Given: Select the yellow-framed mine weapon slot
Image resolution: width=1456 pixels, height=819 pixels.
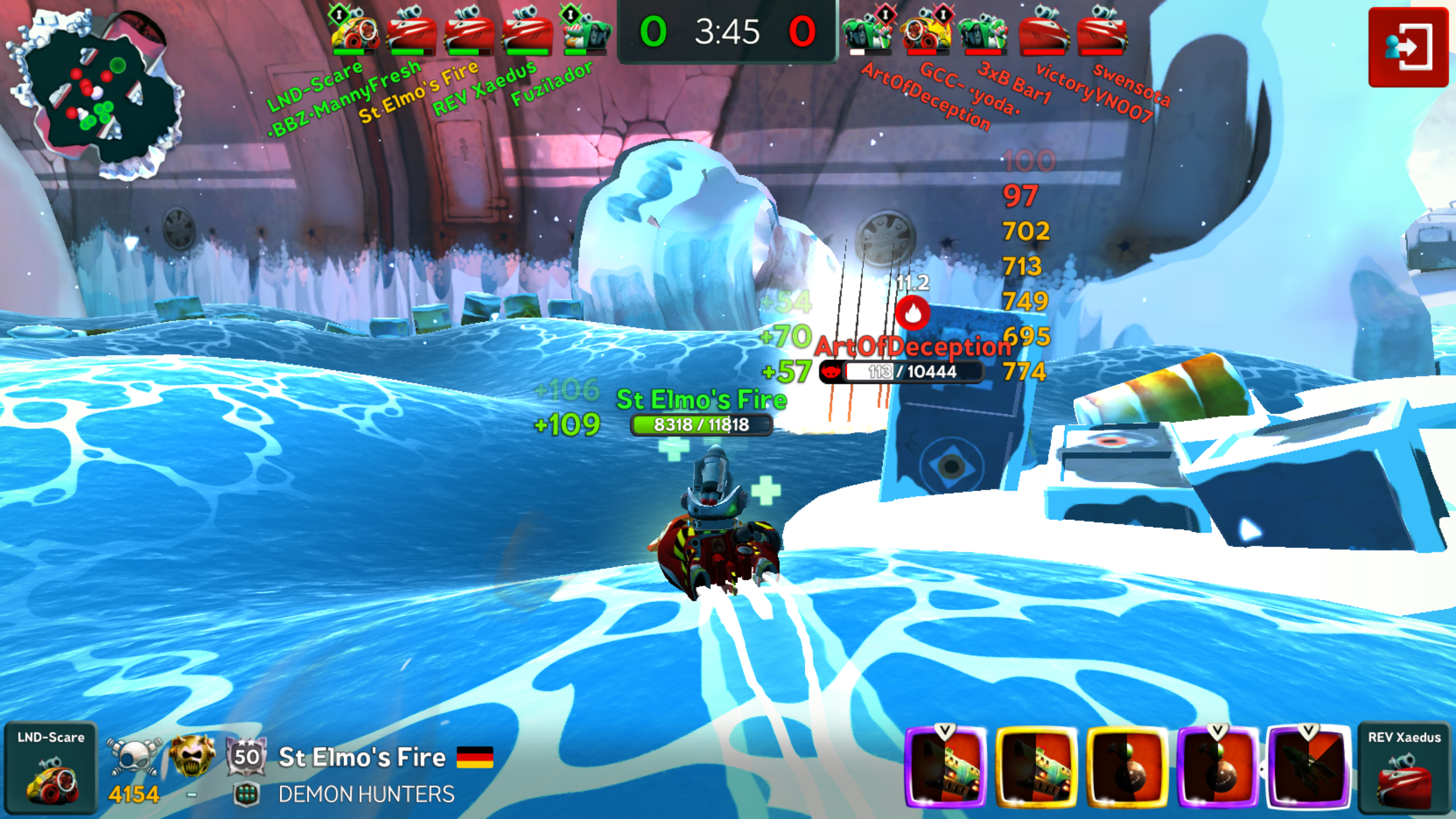Looking at the screenshot, I should click(x=1127, y=767).
